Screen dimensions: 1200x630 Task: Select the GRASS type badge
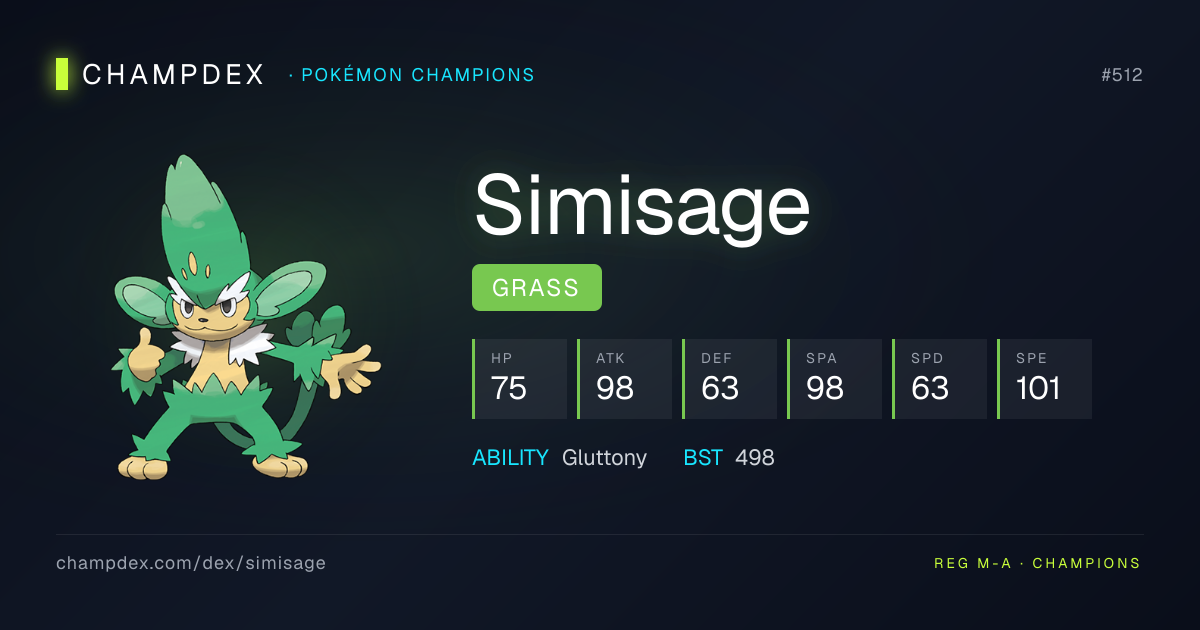point(536,288)
